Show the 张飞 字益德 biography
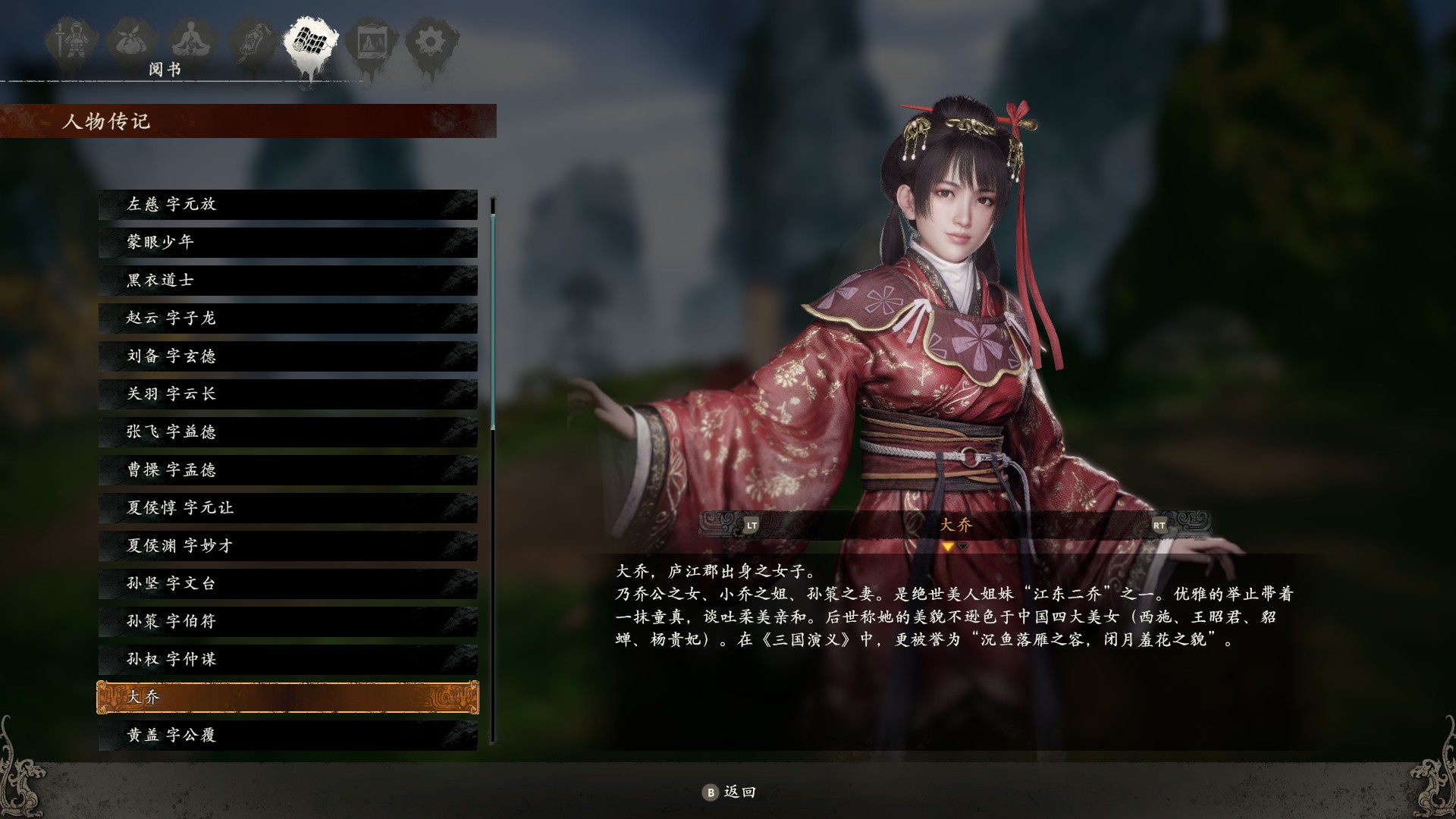Viewport: 1456px width, 819px height. pos(288,431)
